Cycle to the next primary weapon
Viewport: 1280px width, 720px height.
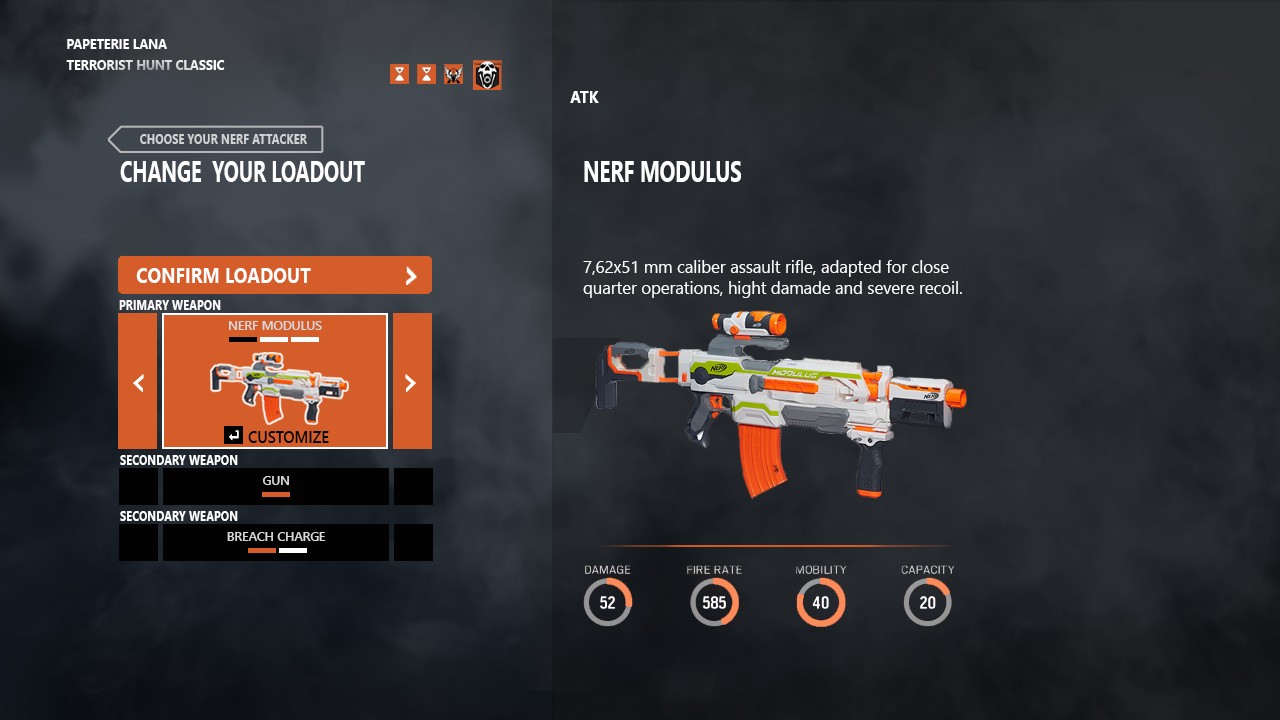click(x=412, y=381)
